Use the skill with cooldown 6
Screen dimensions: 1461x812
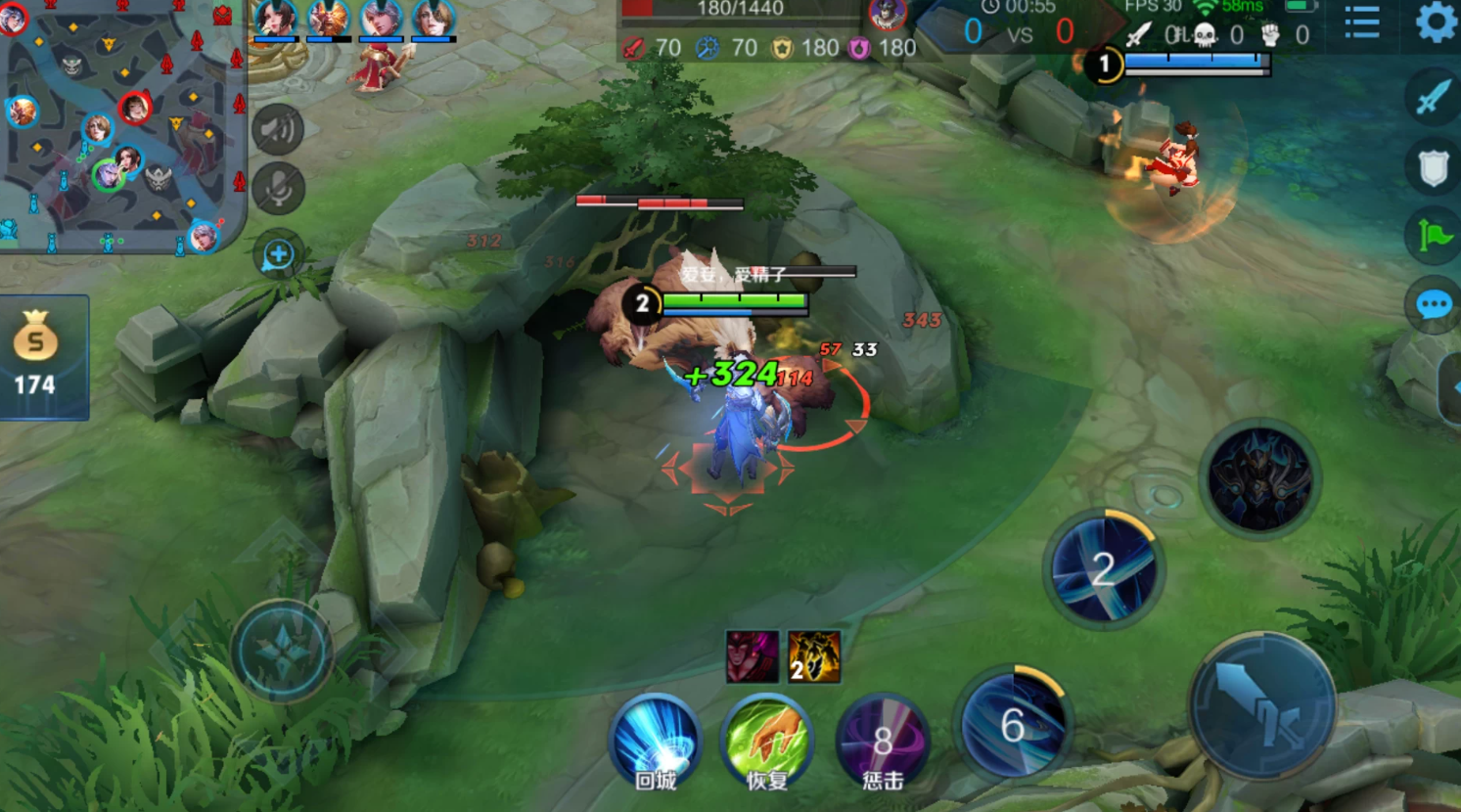(x=1013, y=725)
